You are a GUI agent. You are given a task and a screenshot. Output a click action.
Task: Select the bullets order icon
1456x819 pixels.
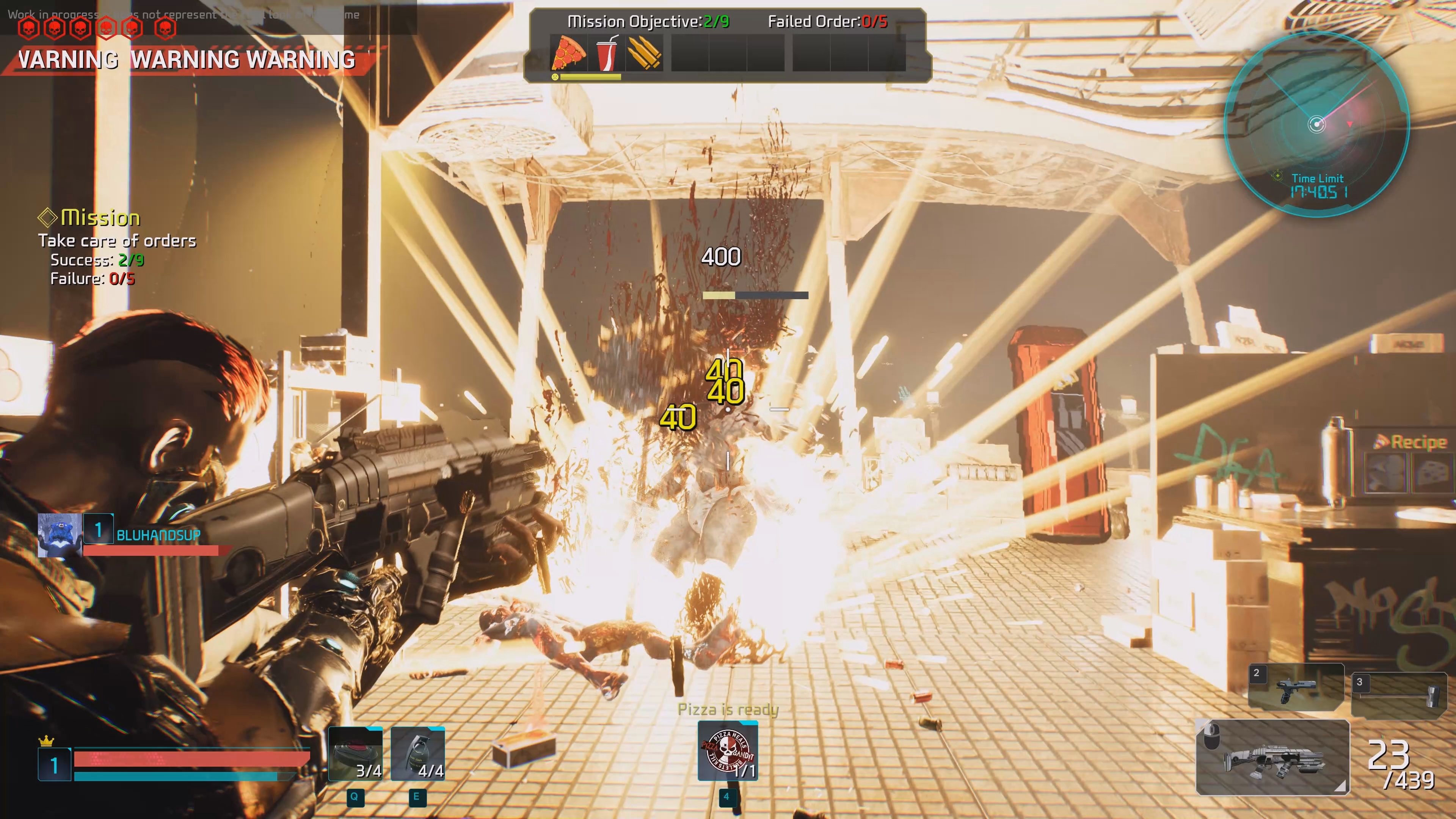644,54
